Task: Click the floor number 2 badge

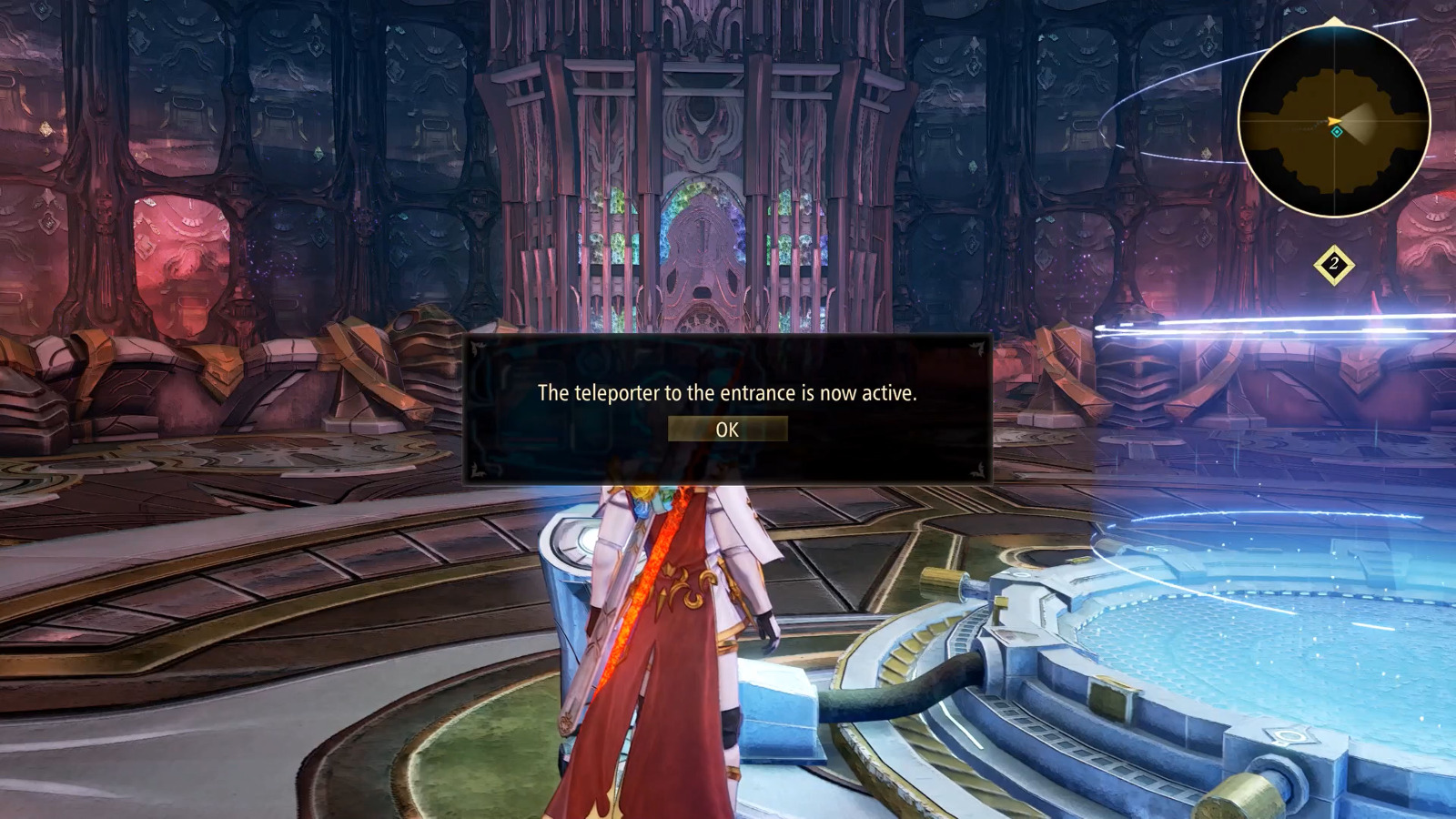Action: (x=1332, y=264)
